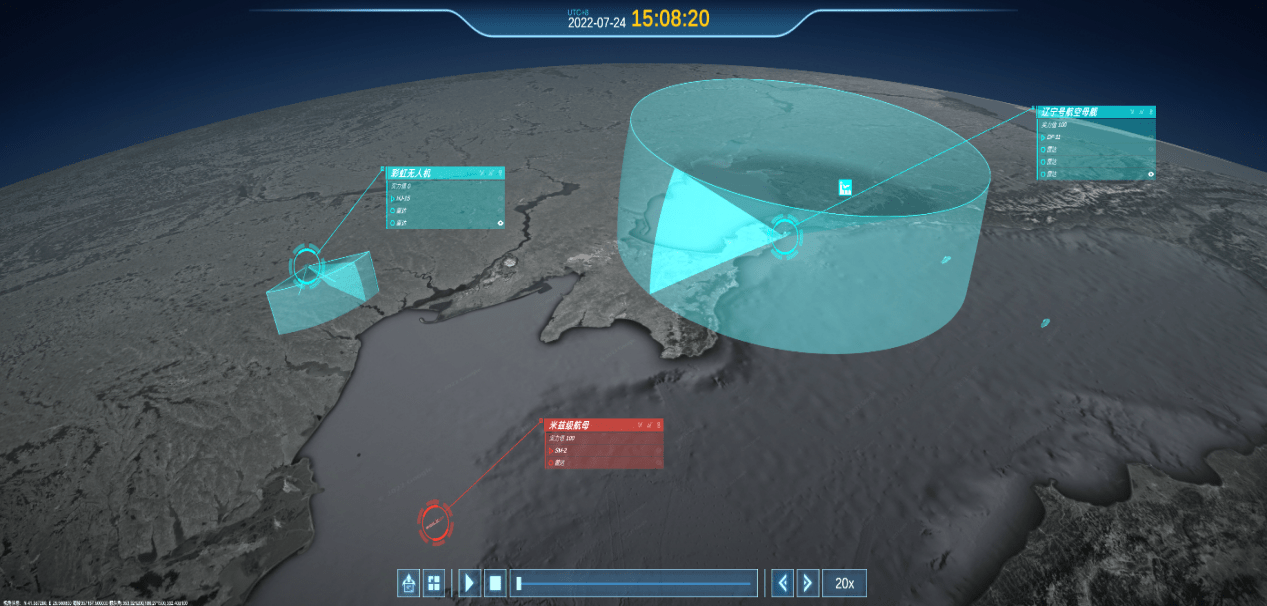Select the cyan drone unit marker
The height and width of the screenshot is (606, 1267).
pyautogui.click(x=308, y=265)
